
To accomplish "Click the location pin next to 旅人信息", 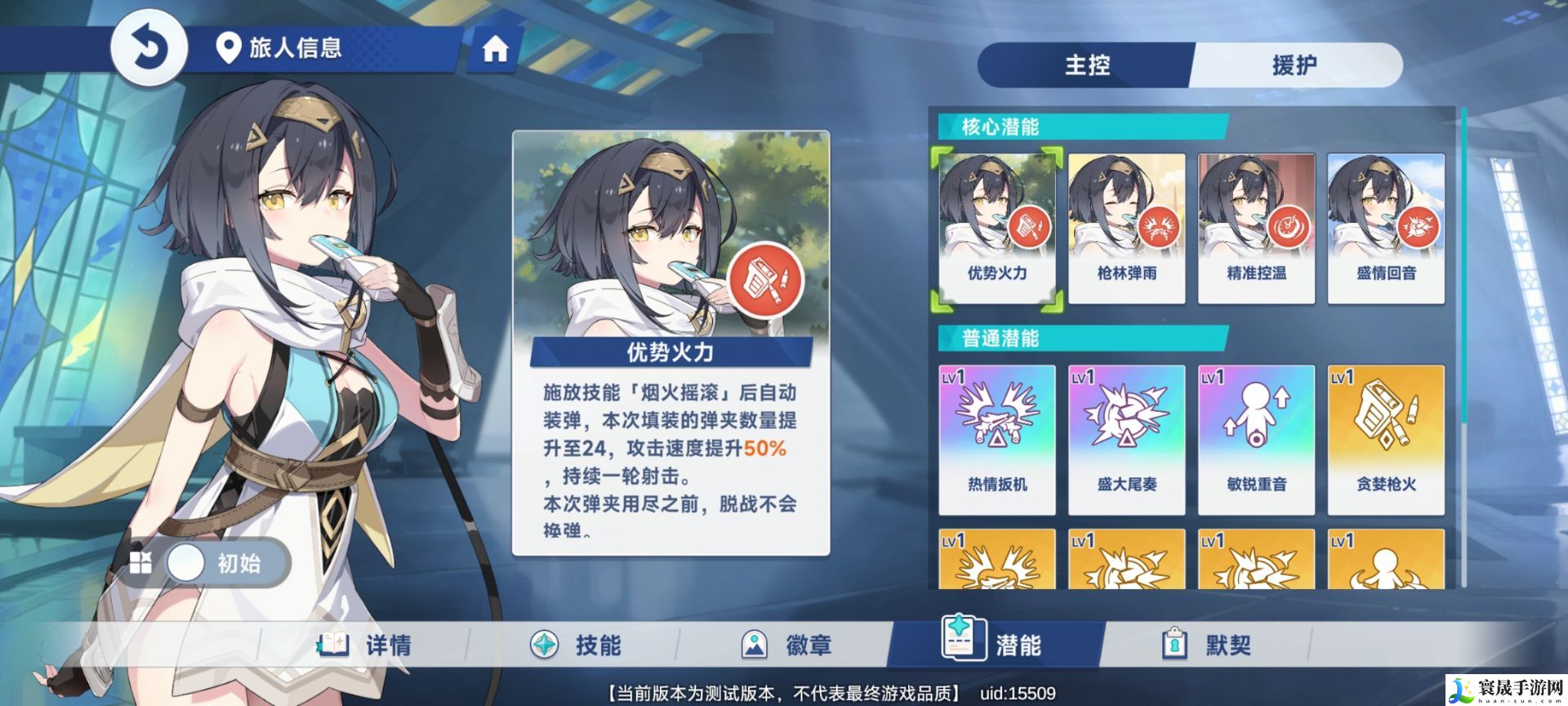I will click(x=229, y=47).
